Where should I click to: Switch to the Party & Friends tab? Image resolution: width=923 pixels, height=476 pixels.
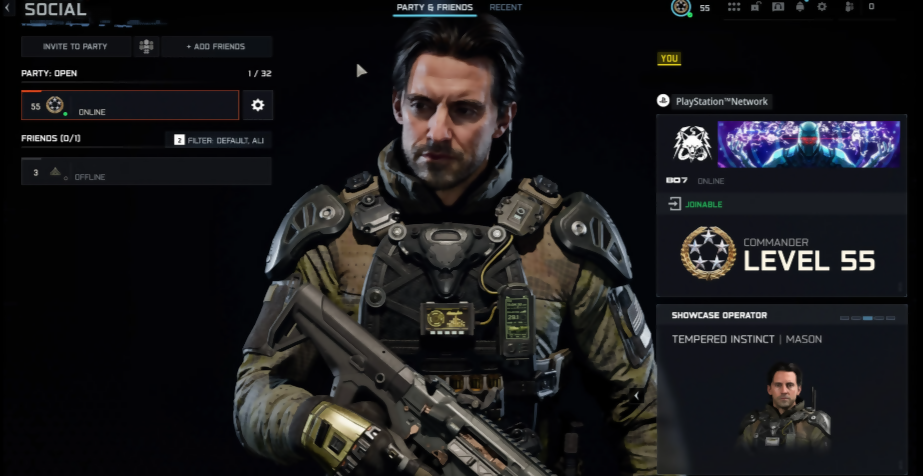pyautogui.click(x=434, y=8)
